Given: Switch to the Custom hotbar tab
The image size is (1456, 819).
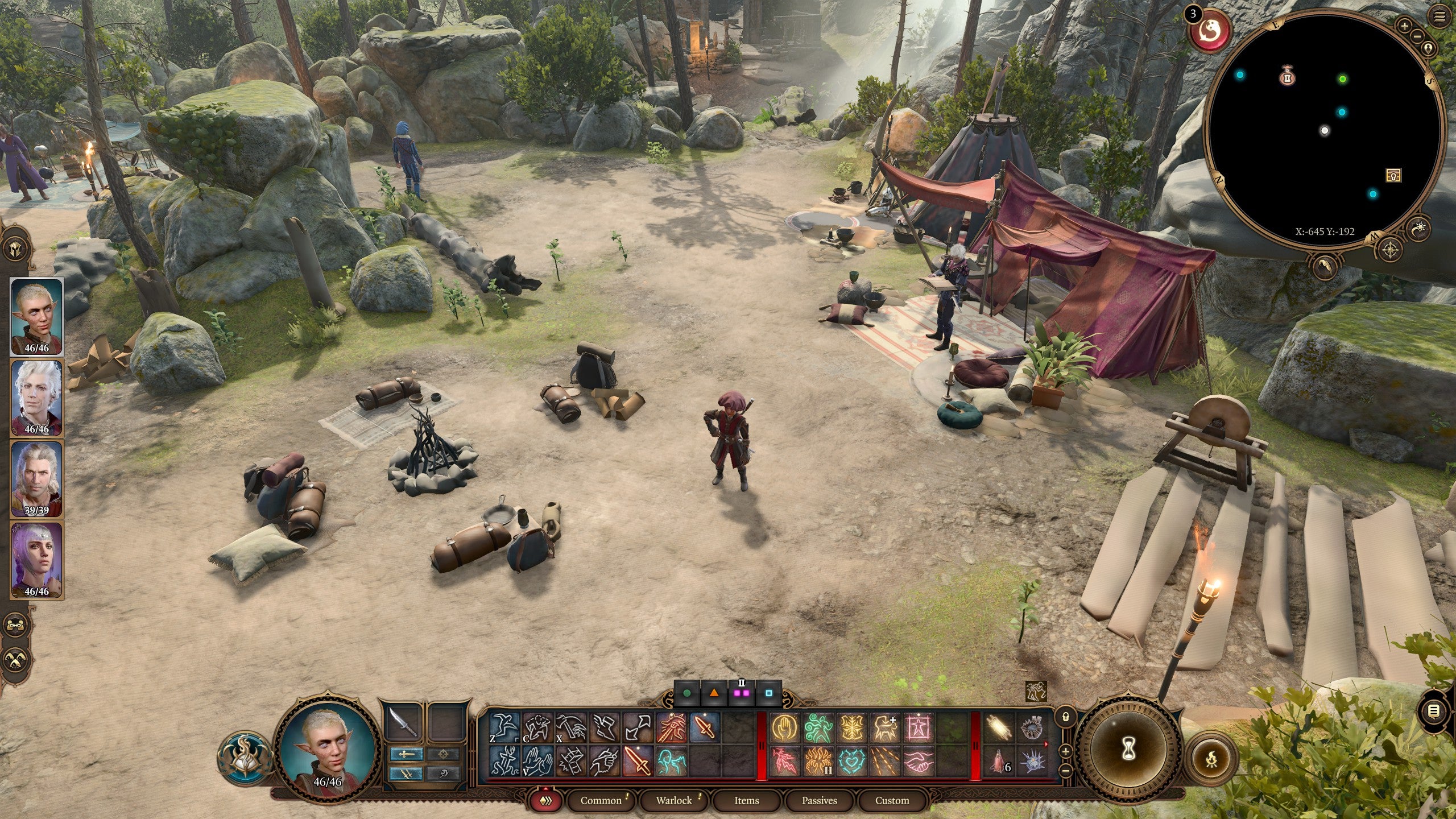Looking at the screenshot, I should pos(892,800).
